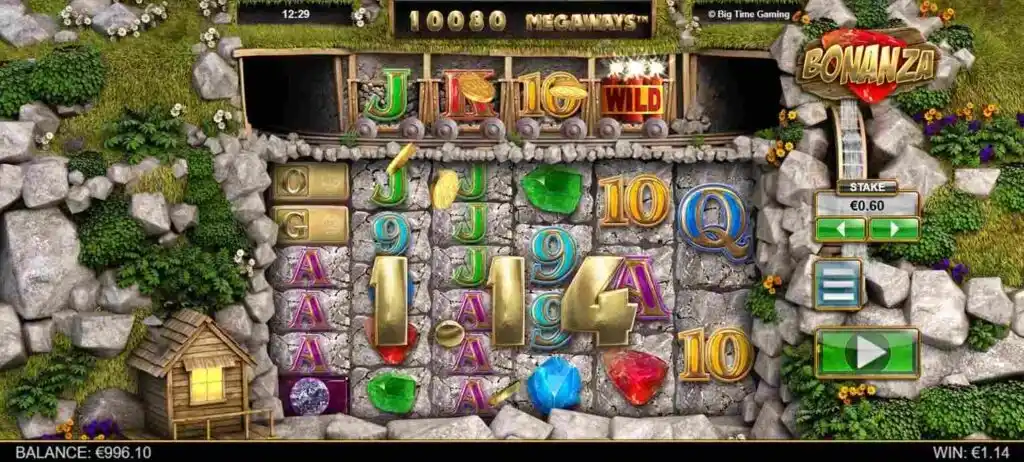The width and height of the screenshot is (1024, 462).
Task: Open the blue hamburger menu
Action: 838,284
